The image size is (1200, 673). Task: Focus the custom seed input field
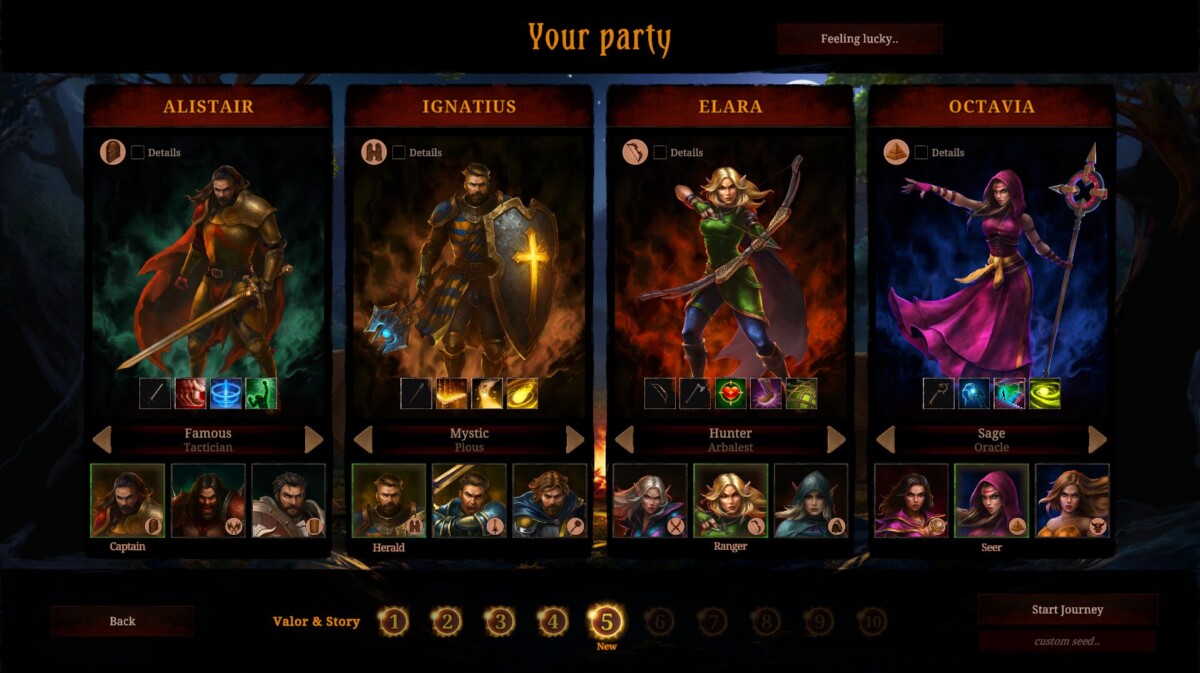coord(1067,641)
